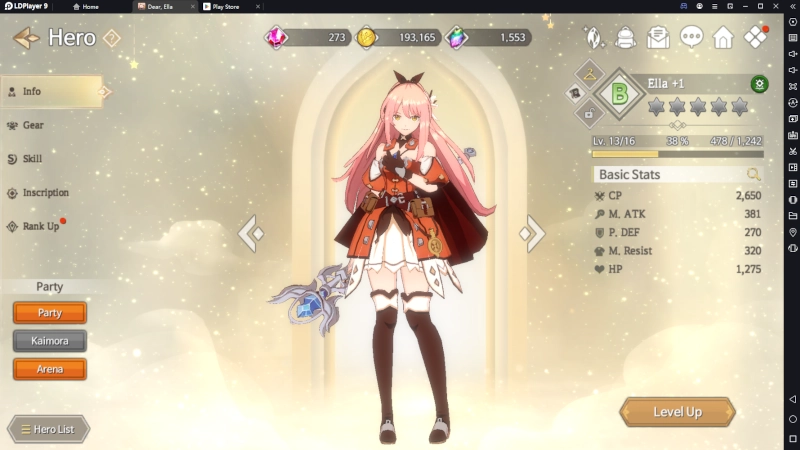Open the four-diamond main menu icon
This screenshot has height=450, width=800.
[756, 38]
